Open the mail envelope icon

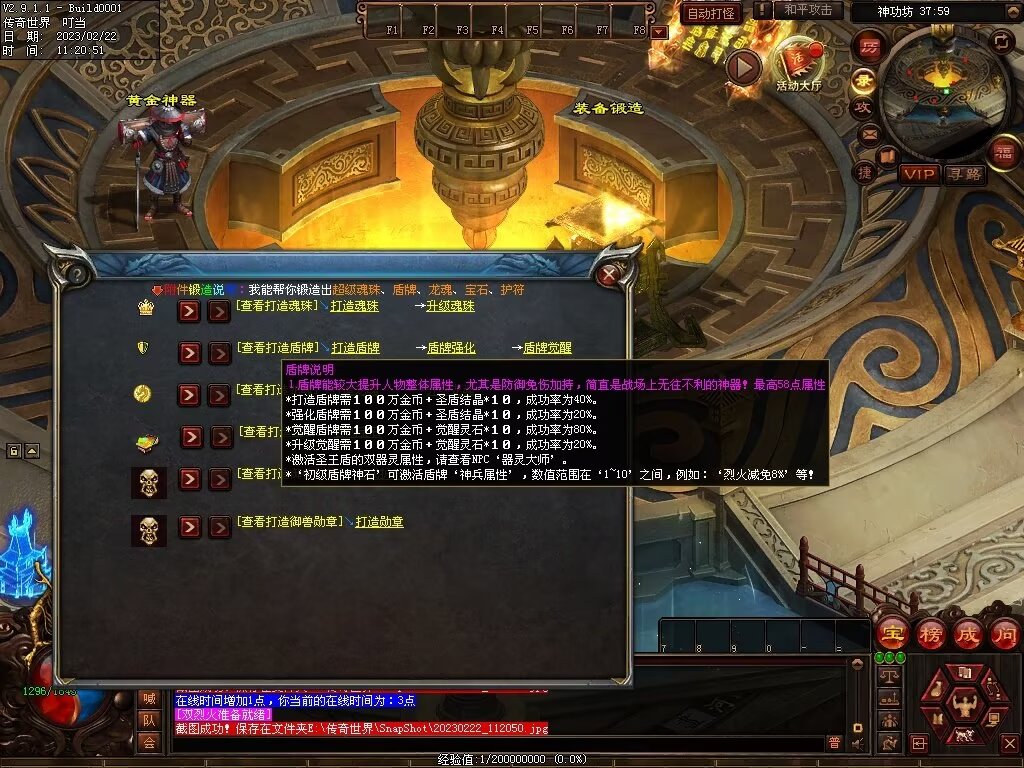click(868, 133)
